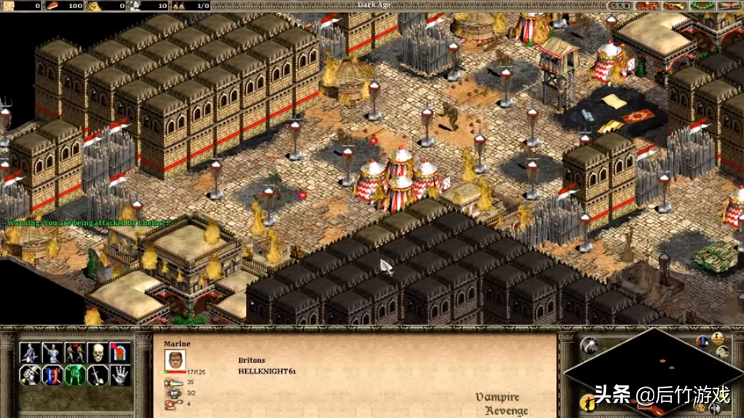
Task: Select the green glowing figure stance icon
Action: [x=74, y=376]
